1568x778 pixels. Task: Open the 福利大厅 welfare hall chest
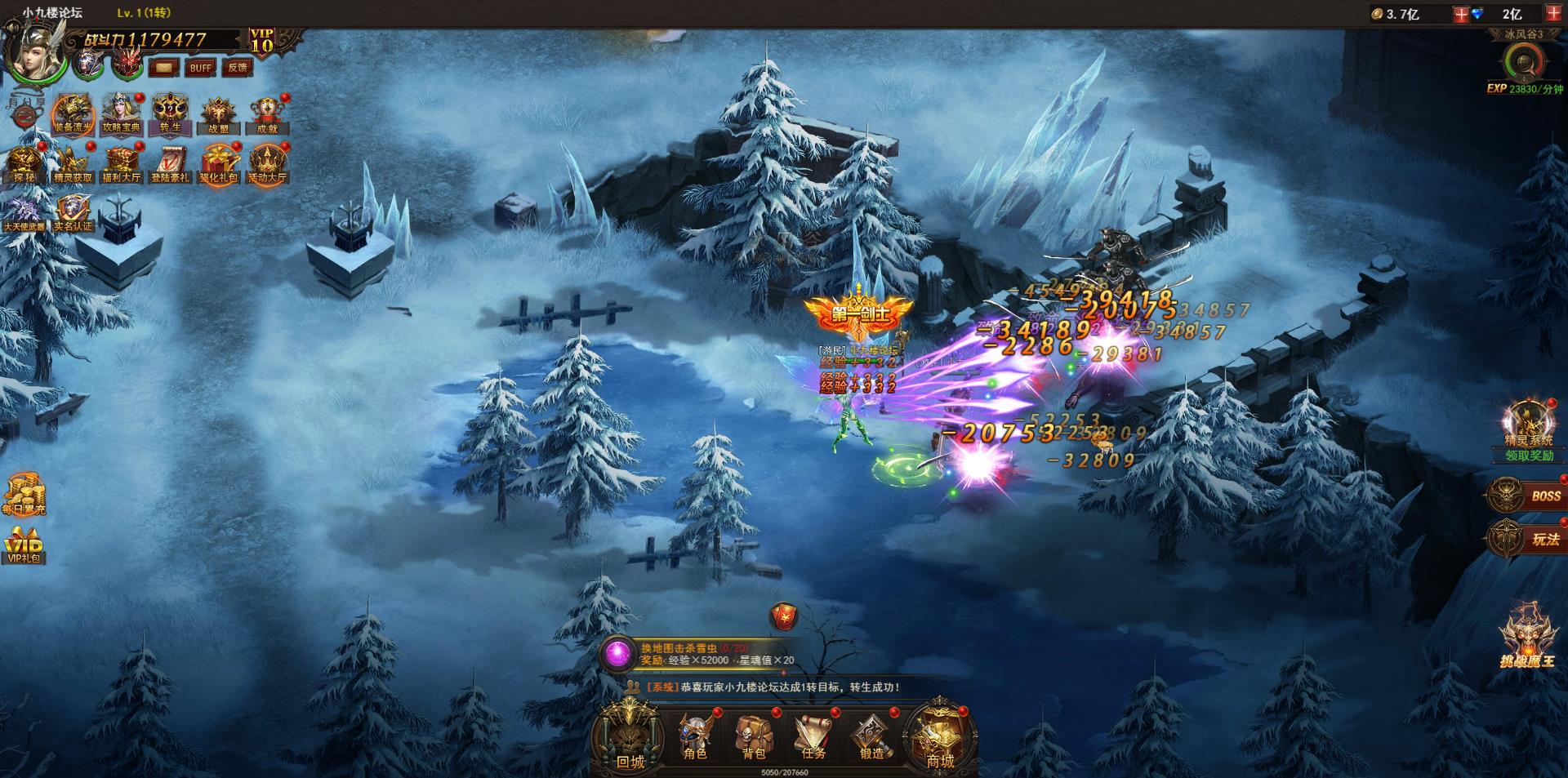[x=121, y=164]
